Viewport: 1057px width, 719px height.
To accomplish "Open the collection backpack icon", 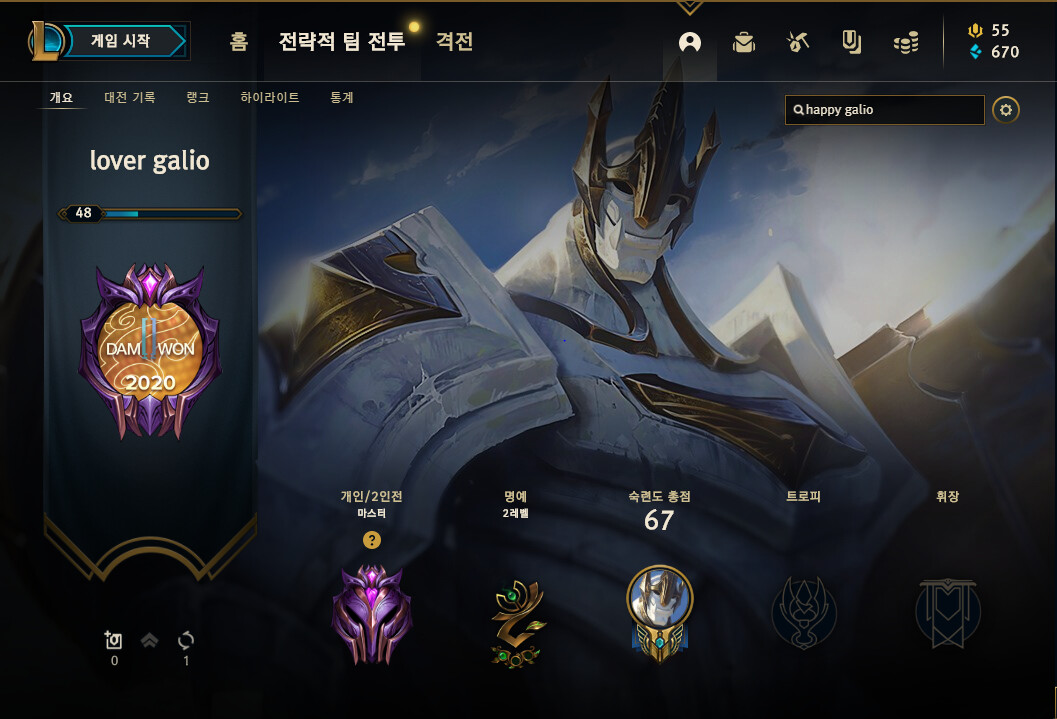I will 743,43.
